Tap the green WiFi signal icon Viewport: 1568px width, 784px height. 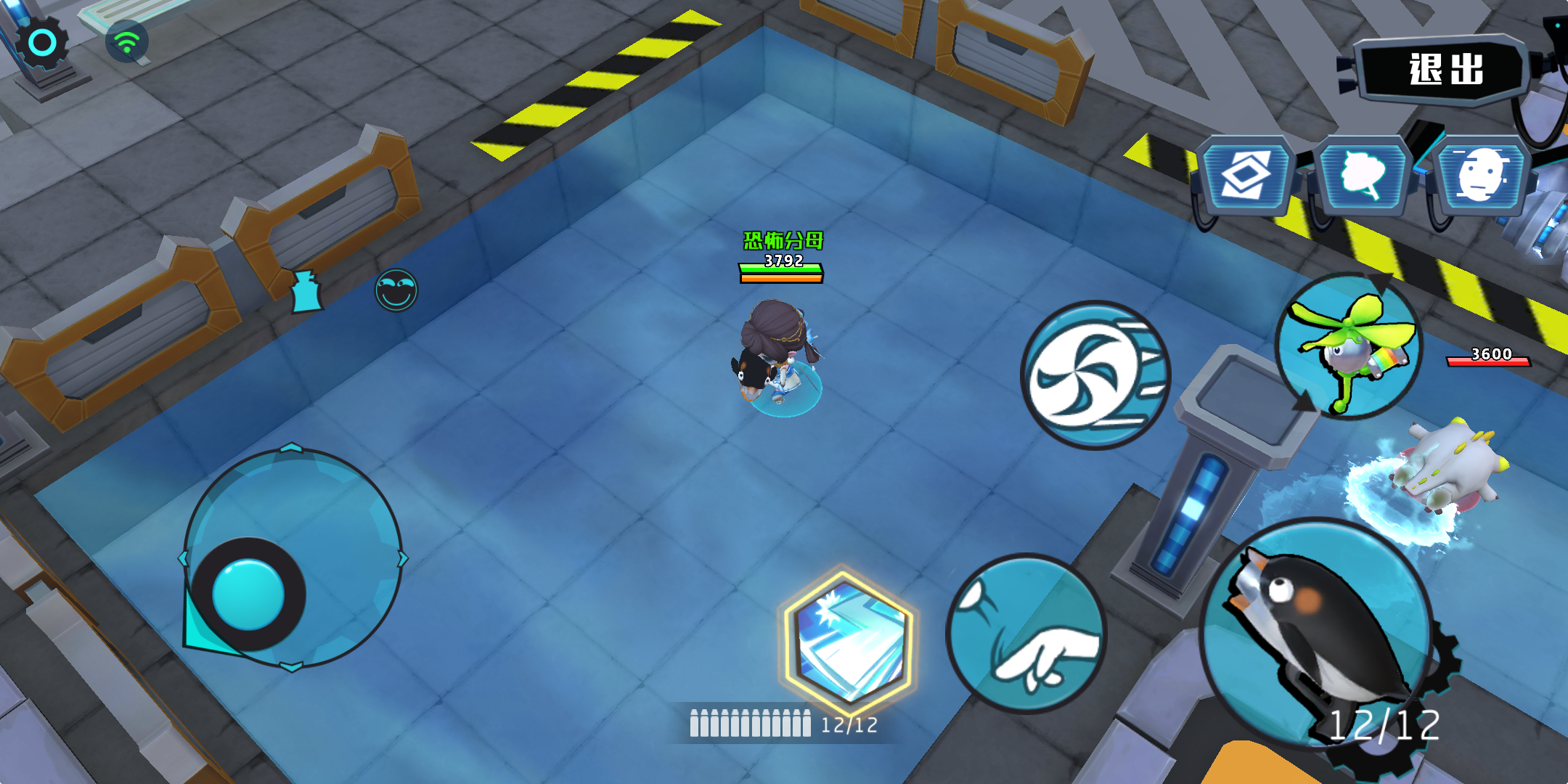point(128,41)
